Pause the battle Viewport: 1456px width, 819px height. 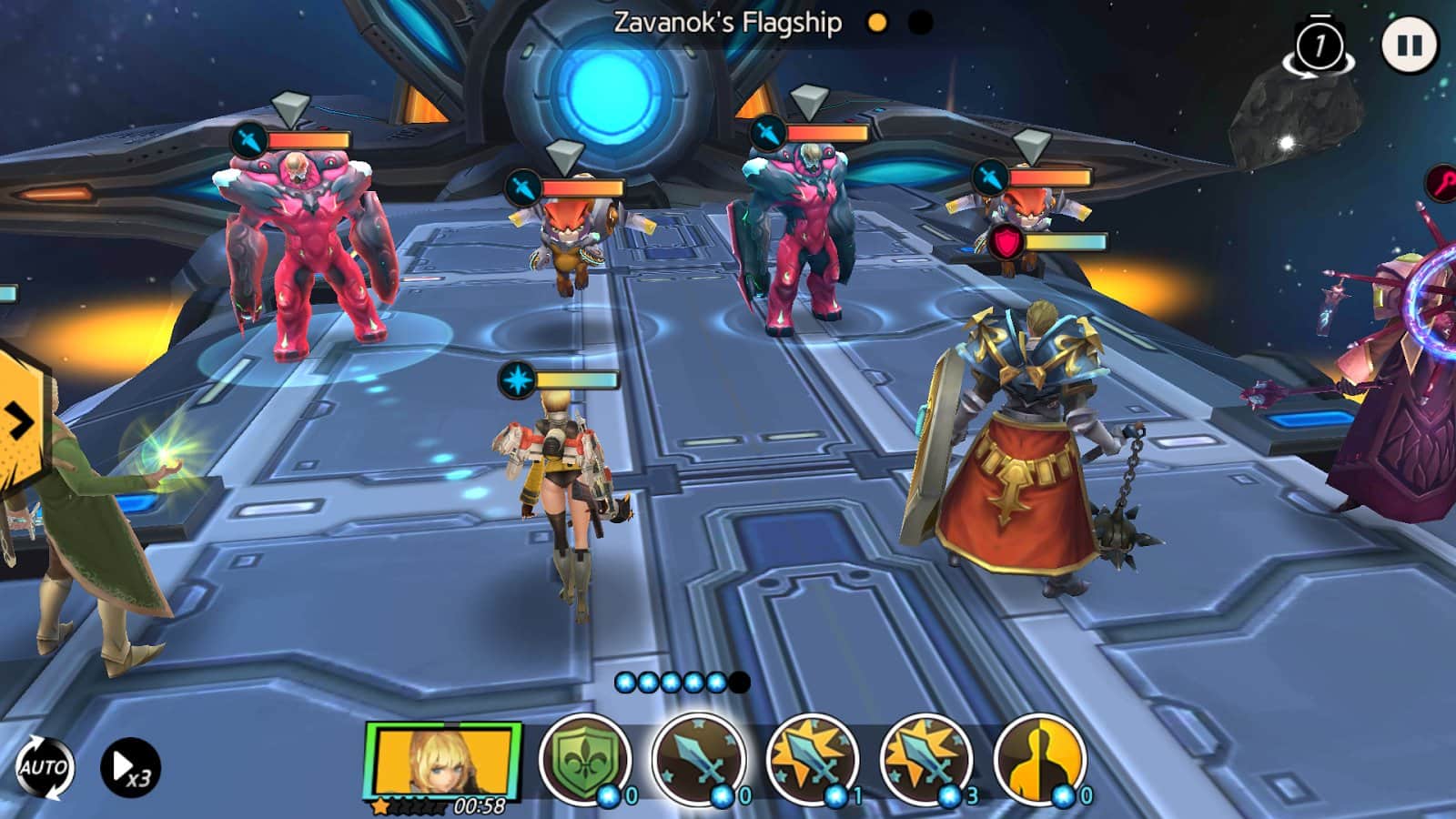pos(1409,45)
